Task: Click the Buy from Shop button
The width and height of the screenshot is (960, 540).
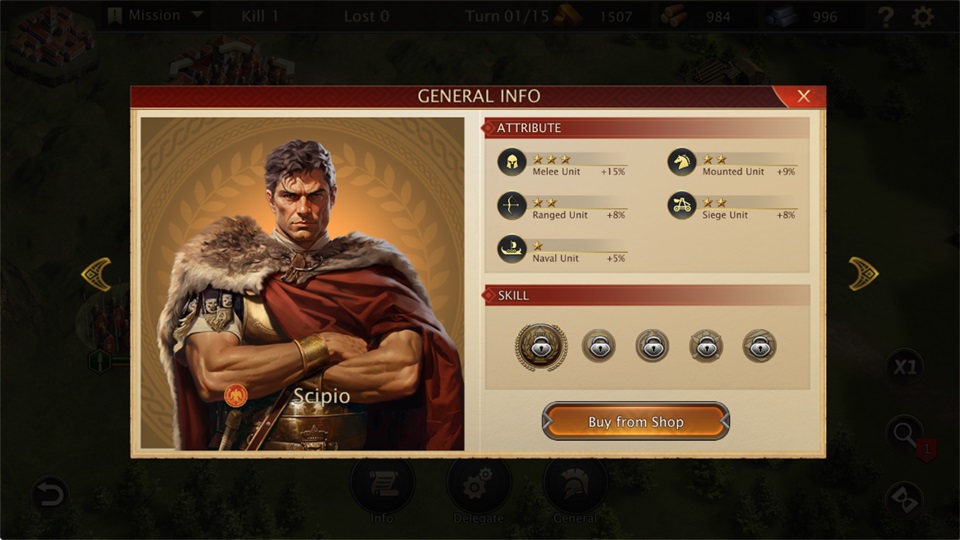Action: click(636, 421)
